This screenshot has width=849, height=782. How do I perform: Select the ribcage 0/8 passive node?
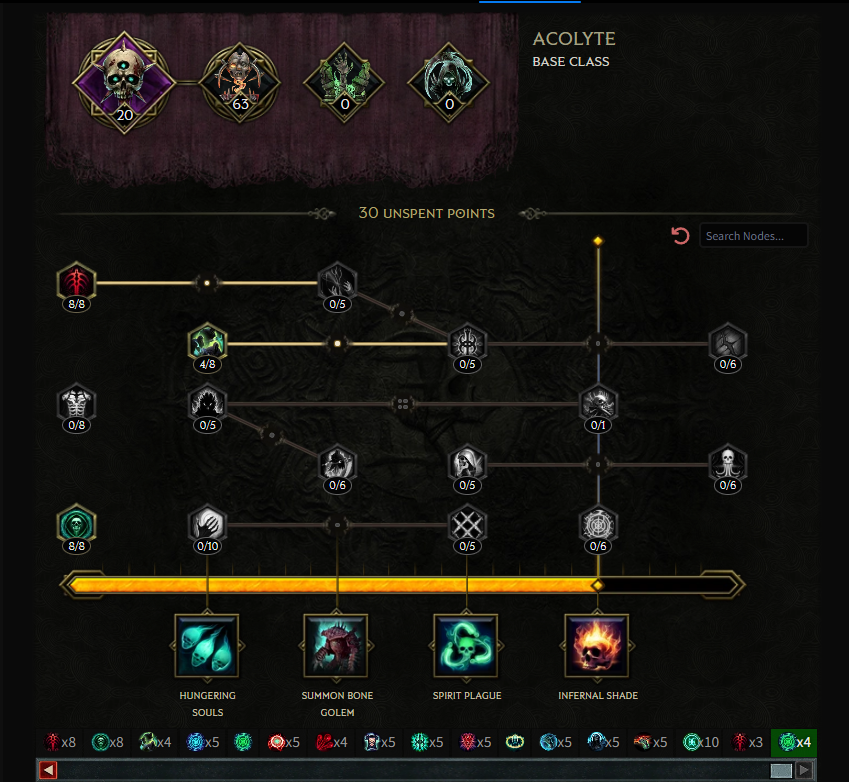[76, 404]
